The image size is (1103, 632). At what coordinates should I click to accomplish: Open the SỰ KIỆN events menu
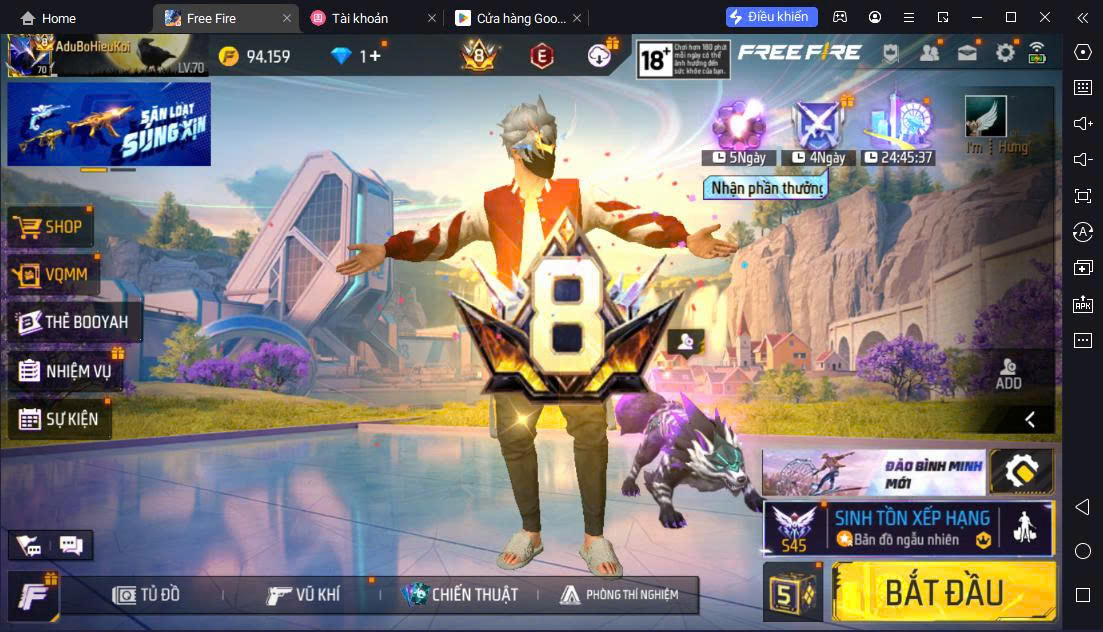(x=59, y=419)
